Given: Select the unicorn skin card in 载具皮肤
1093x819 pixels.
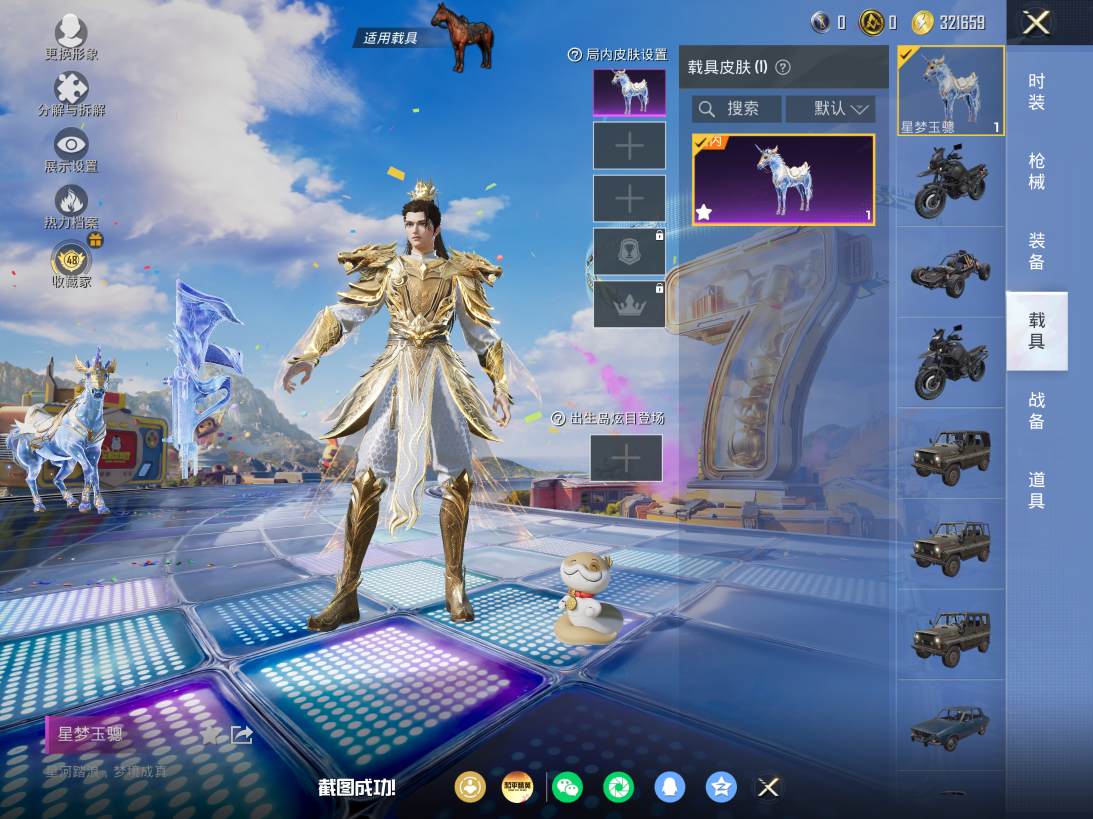Looking at the screenshot, I should tap(783, 180).
